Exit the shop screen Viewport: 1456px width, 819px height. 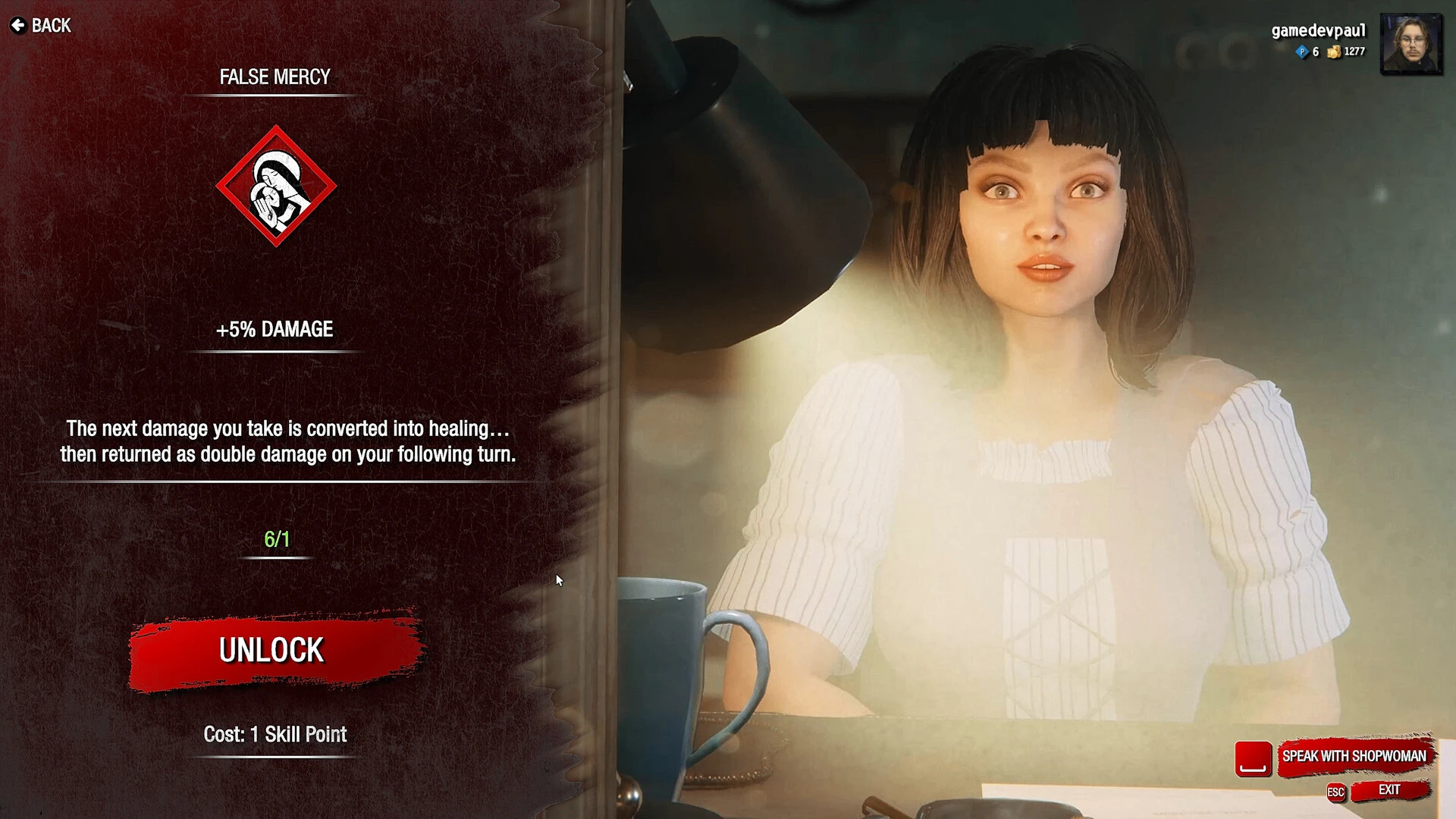[x=1389, y=790]
